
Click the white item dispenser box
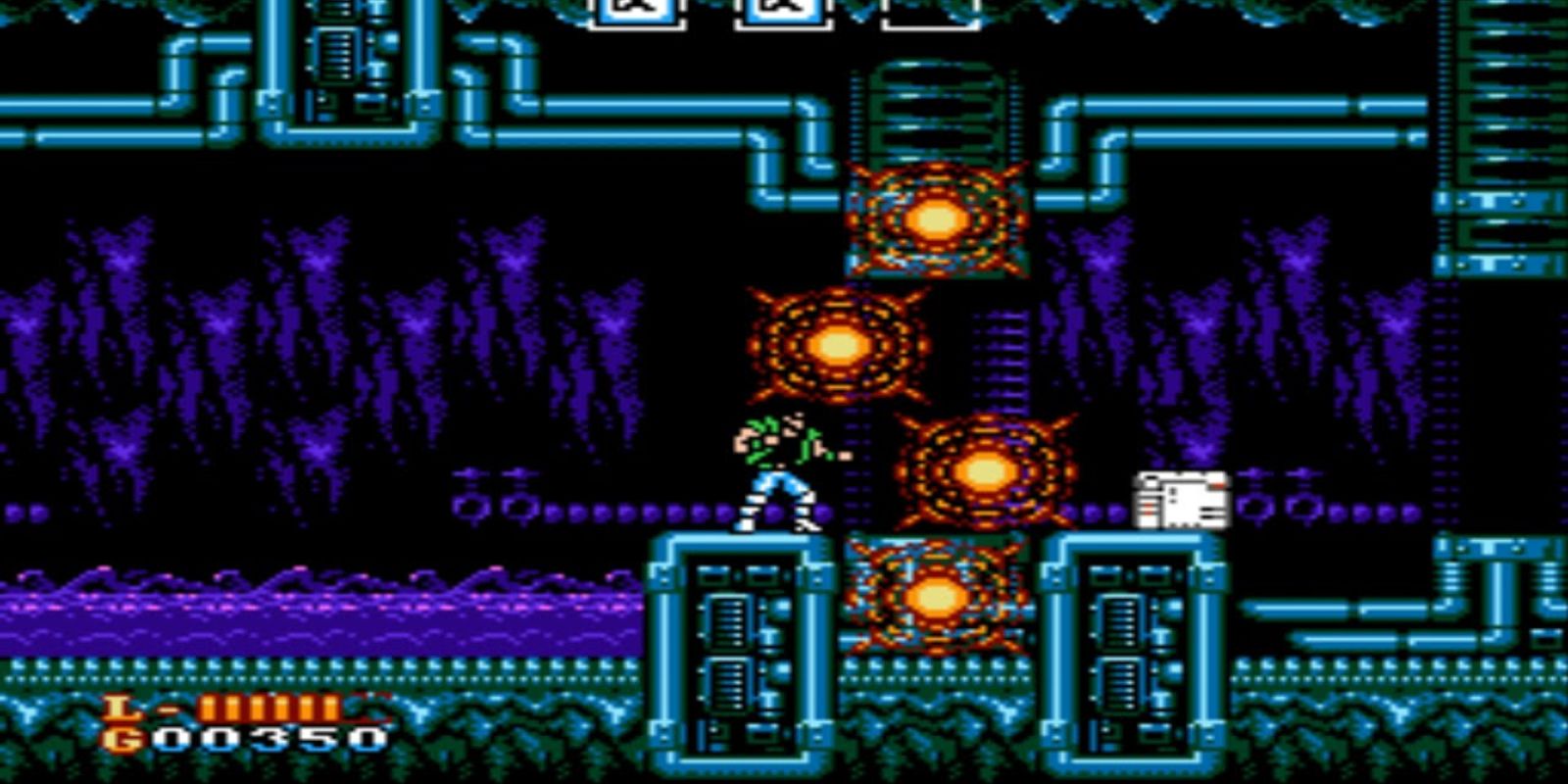(x=1179, y=500)
